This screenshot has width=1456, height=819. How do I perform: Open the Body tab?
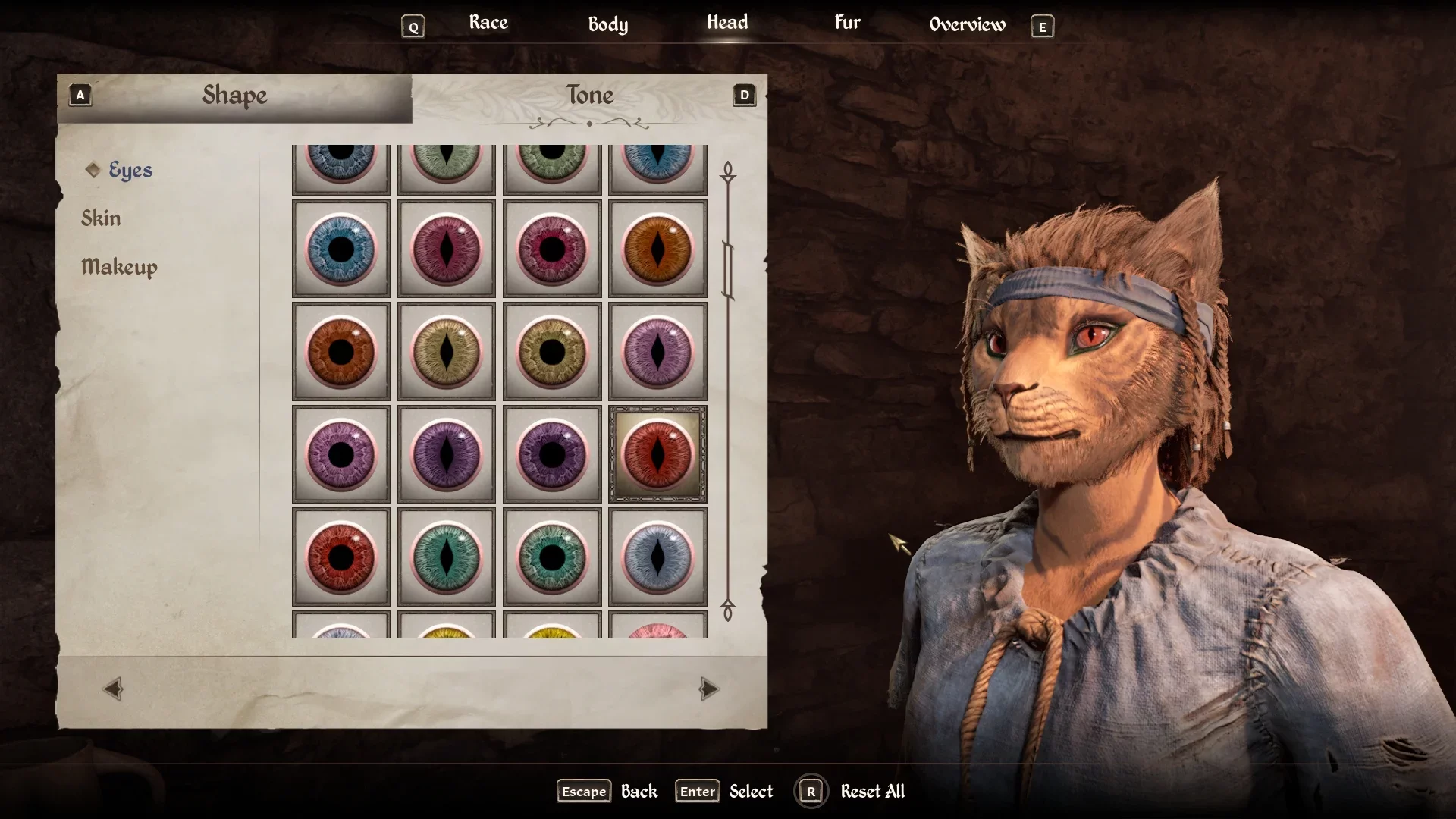[607, 24]
